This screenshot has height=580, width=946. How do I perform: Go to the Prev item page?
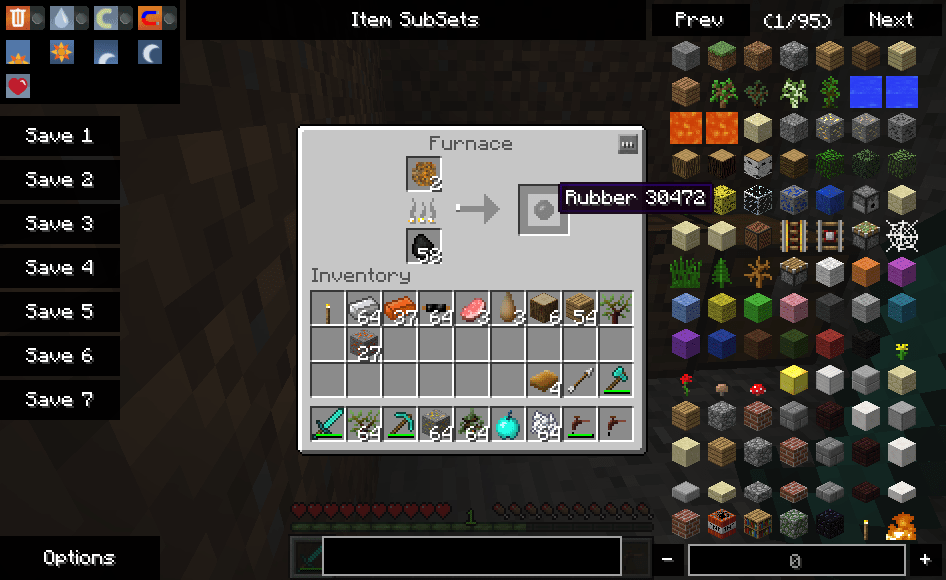tap(699, 19)
